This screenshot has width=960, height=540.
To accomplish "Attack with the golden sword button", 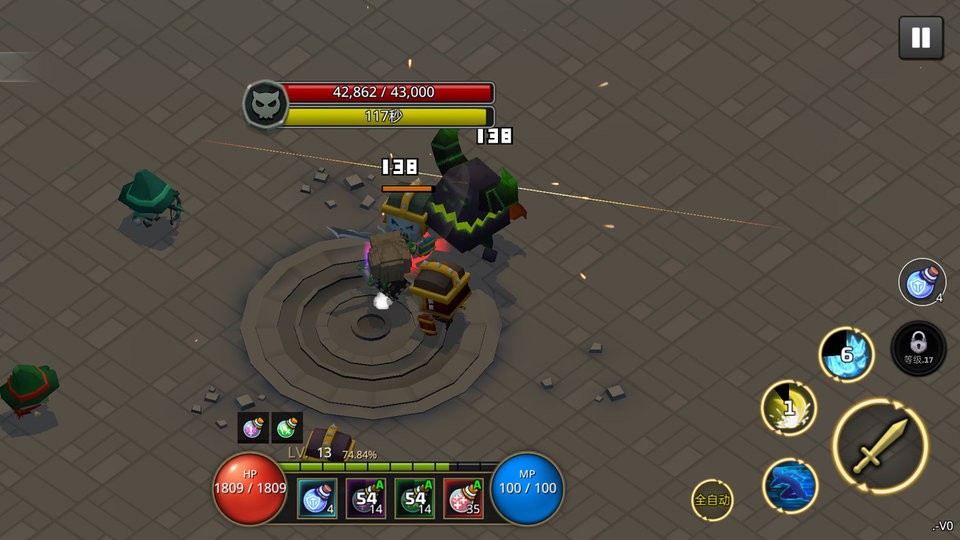I will [x=880, y=446].
